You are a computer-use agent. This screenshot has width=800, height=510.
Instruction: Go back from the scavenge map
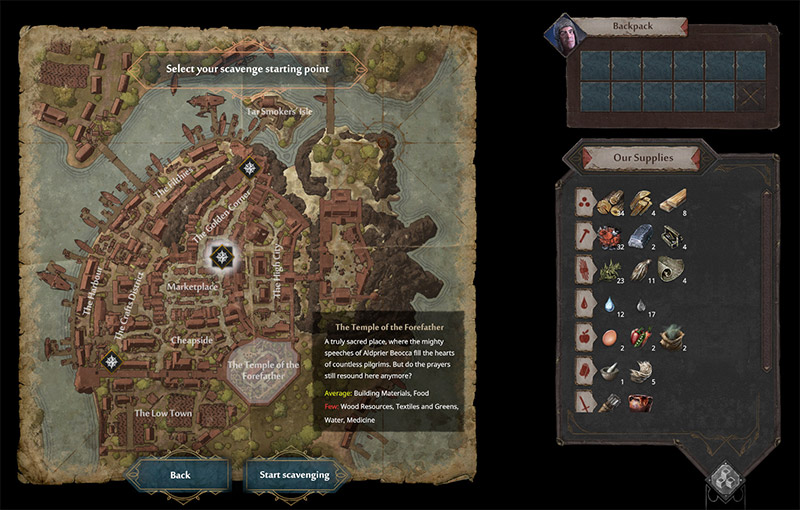(180, 475)
